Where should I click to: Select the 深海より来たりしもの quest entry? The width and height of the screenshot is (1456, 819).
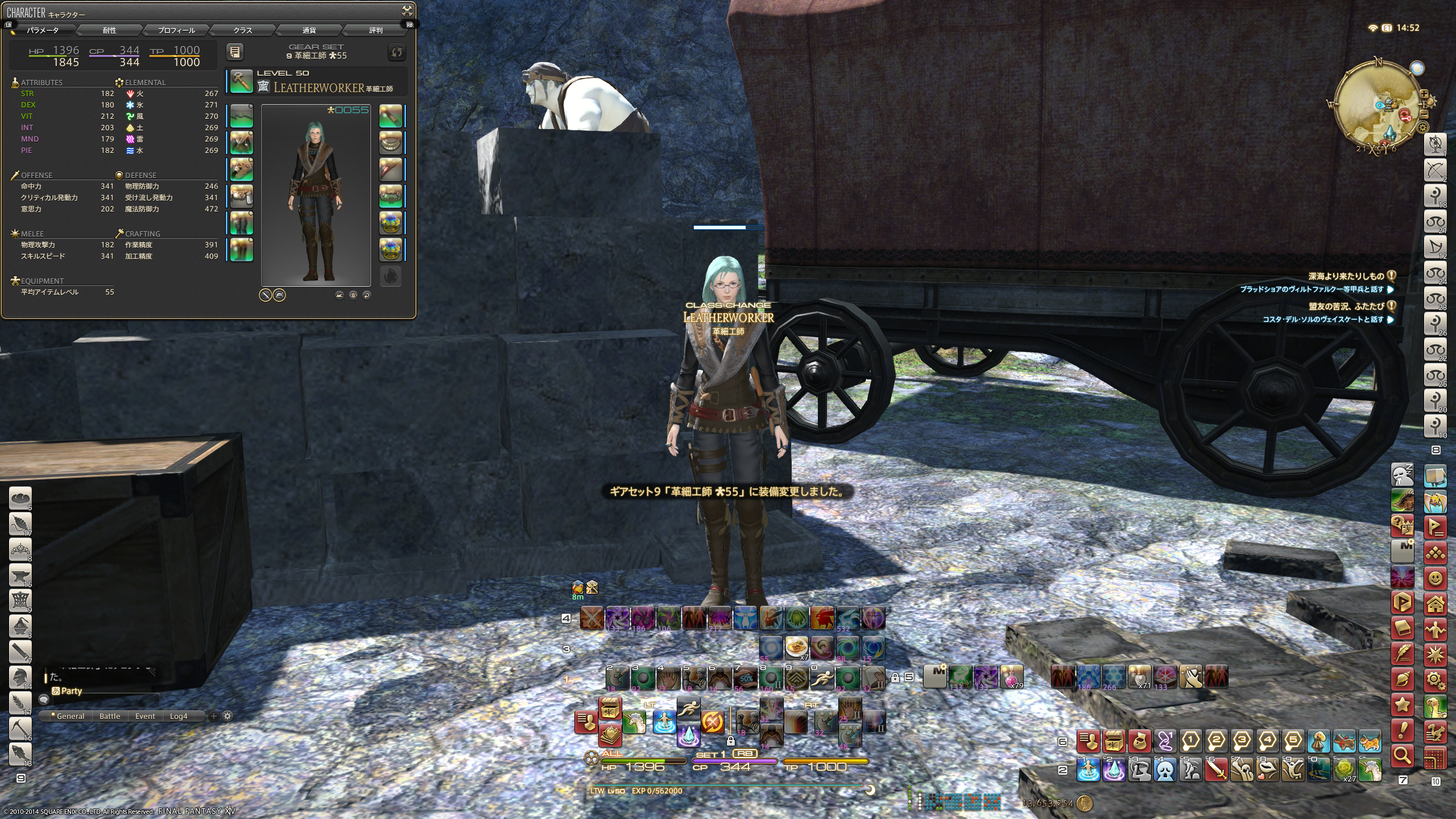coord(1346,276)
